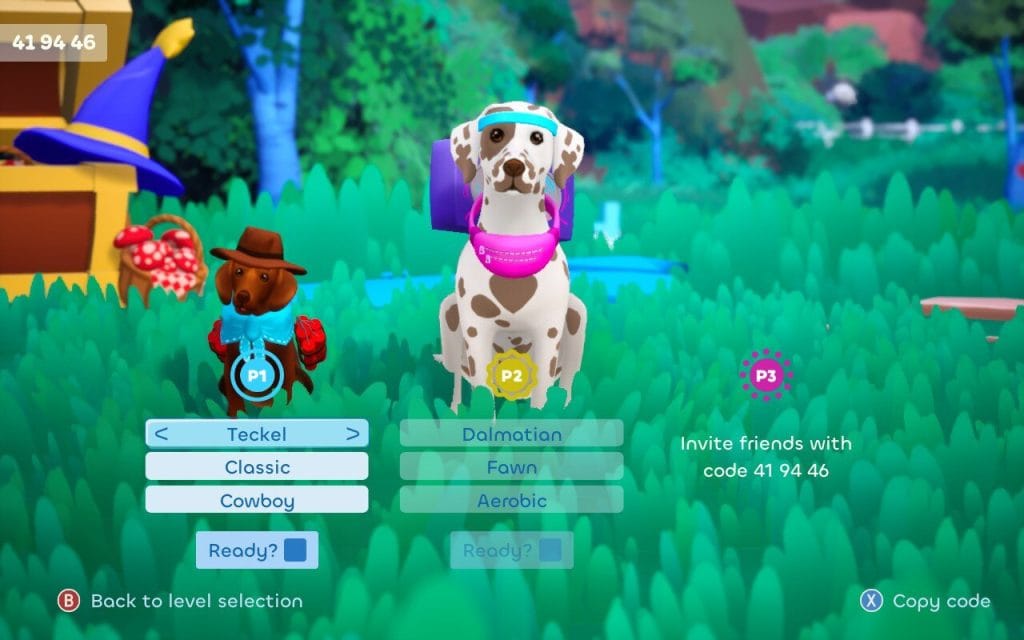Image resolution: width=1024 pixels, height=640 pixels.
Task: Select previous breed with Teckel left arrow
Action: pos(161,434)
